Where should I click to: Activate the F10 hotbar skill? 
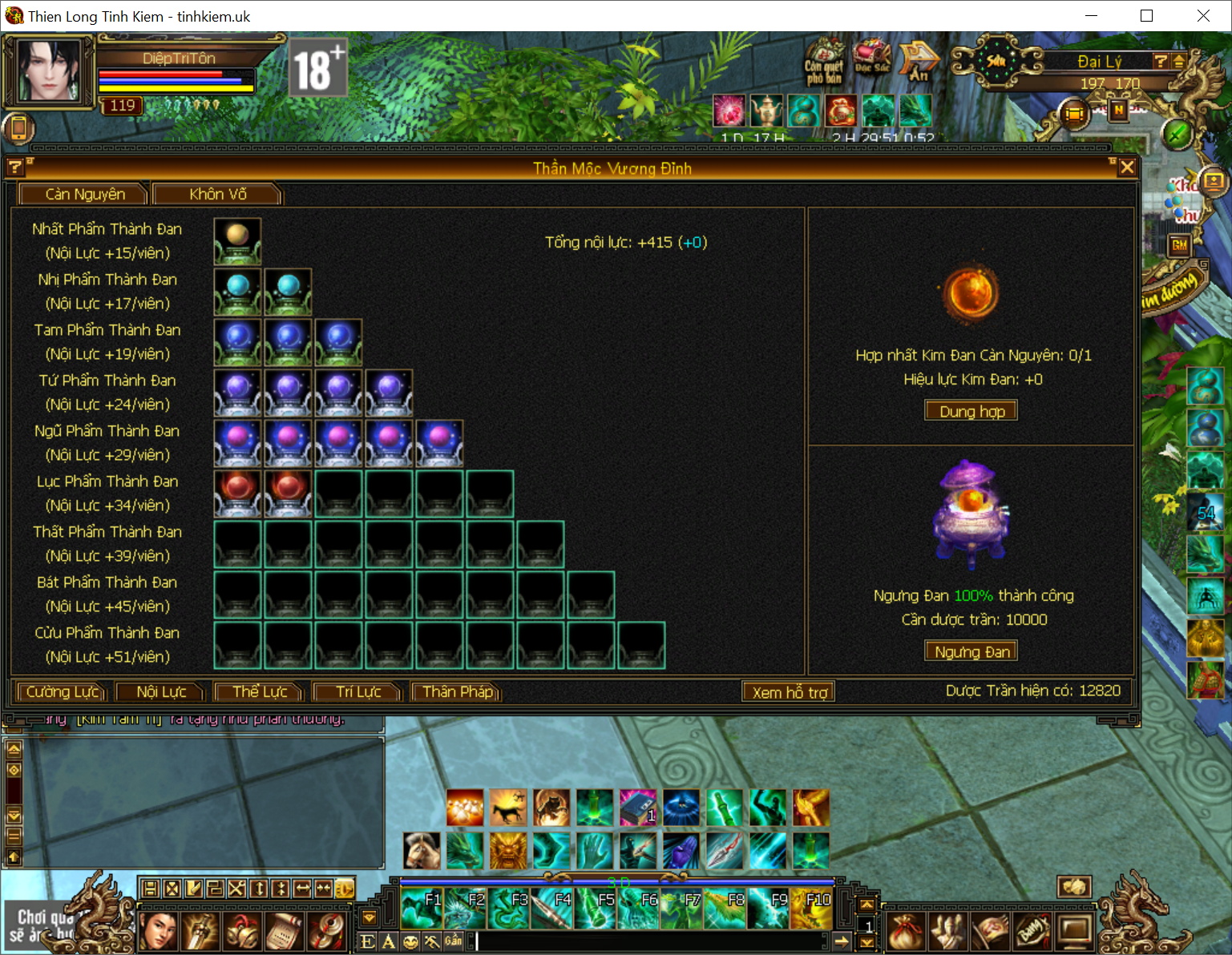(811, 909)
